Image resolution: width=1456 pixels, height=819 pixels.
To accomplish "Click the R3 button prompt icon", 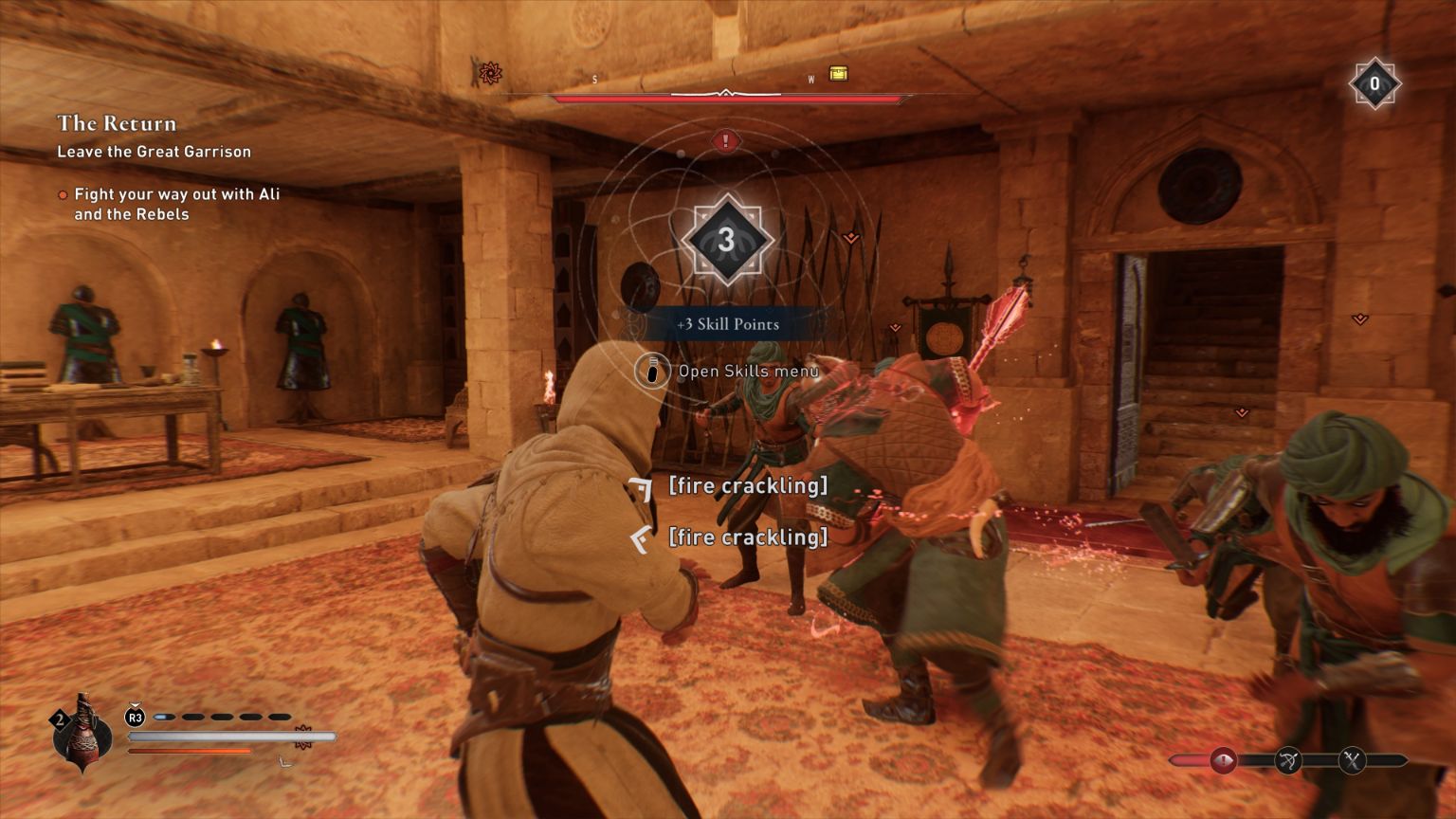I will pos(135,716).
